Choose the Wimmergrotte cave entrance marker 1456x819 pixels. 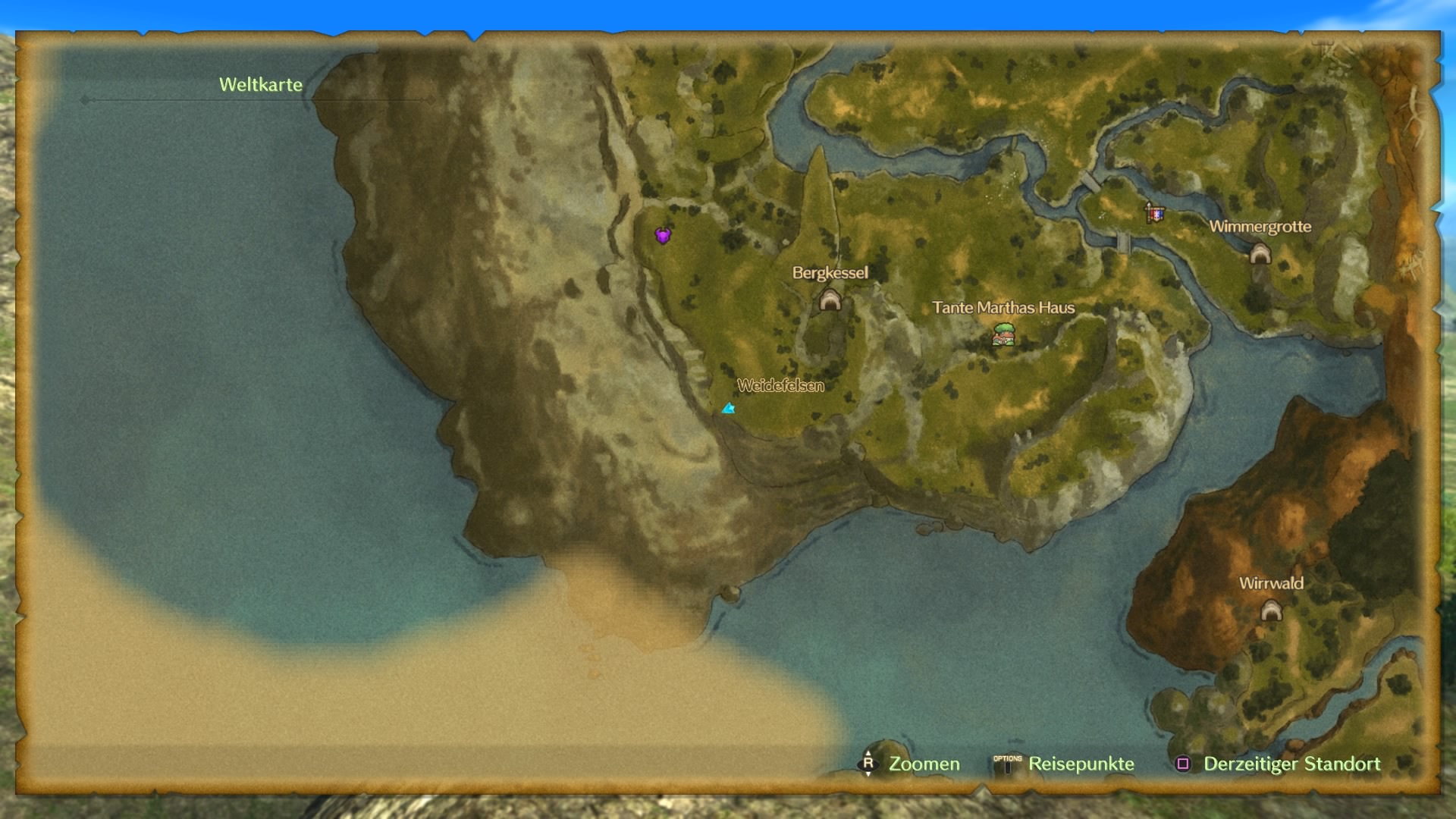pyautogui.click(x=1260, y=253)
